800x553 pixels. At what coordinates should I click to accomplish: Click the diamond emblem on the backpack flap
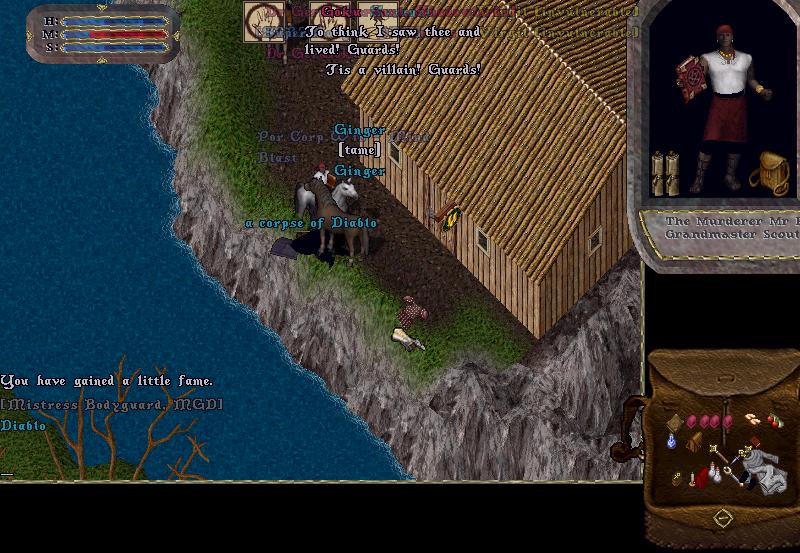coord(721,518)
